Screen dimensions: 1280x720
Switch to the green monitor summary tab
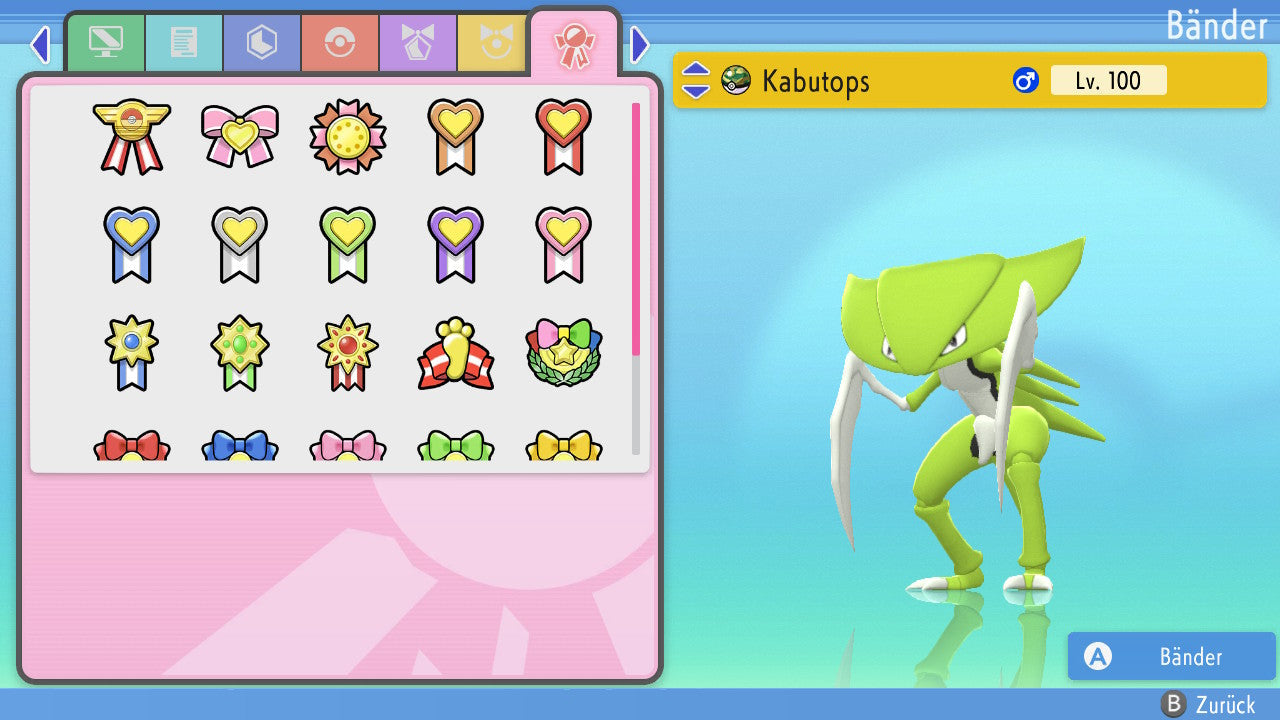[106, 43]
